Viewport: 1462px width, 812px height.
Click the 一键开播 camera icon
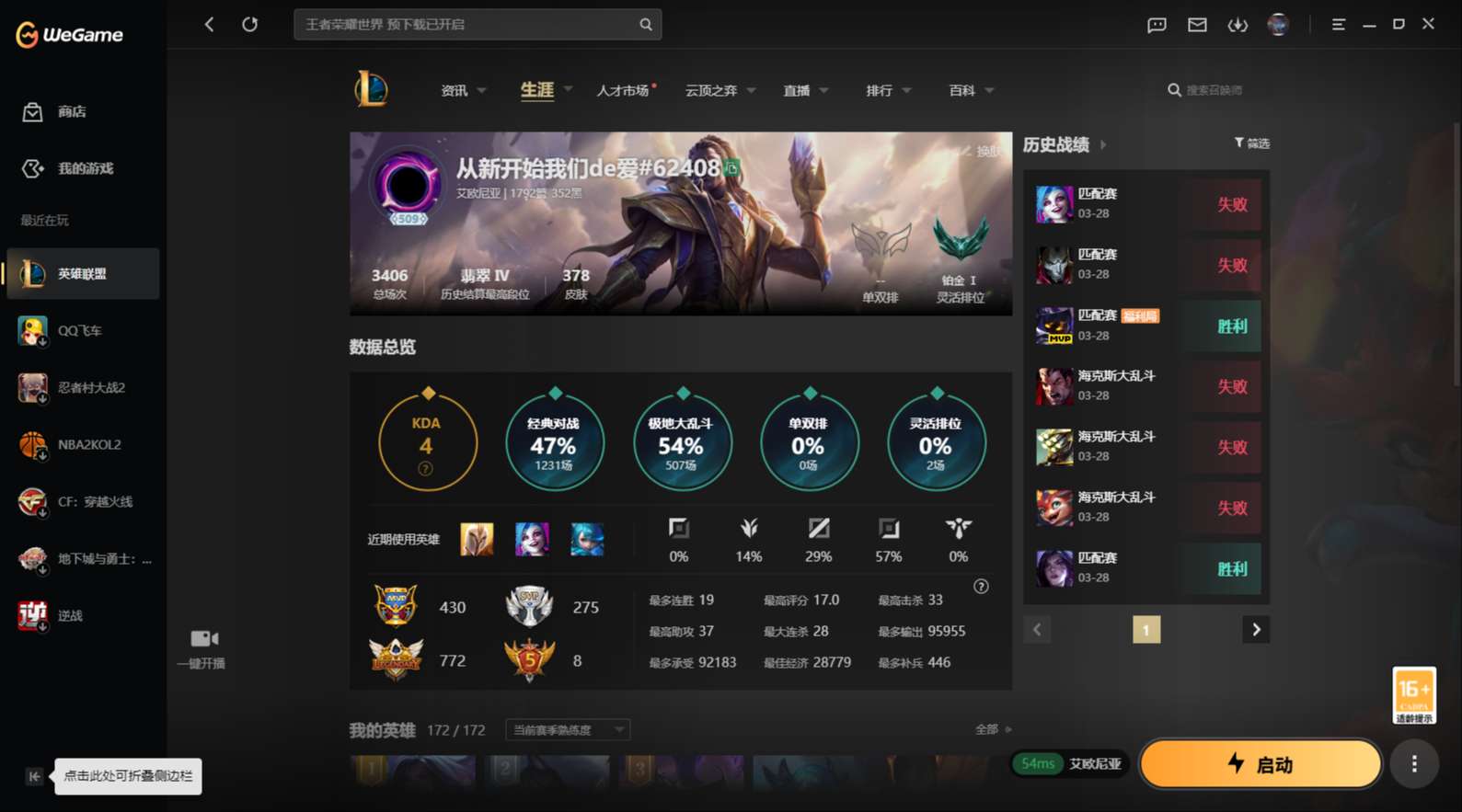[201, 638]
